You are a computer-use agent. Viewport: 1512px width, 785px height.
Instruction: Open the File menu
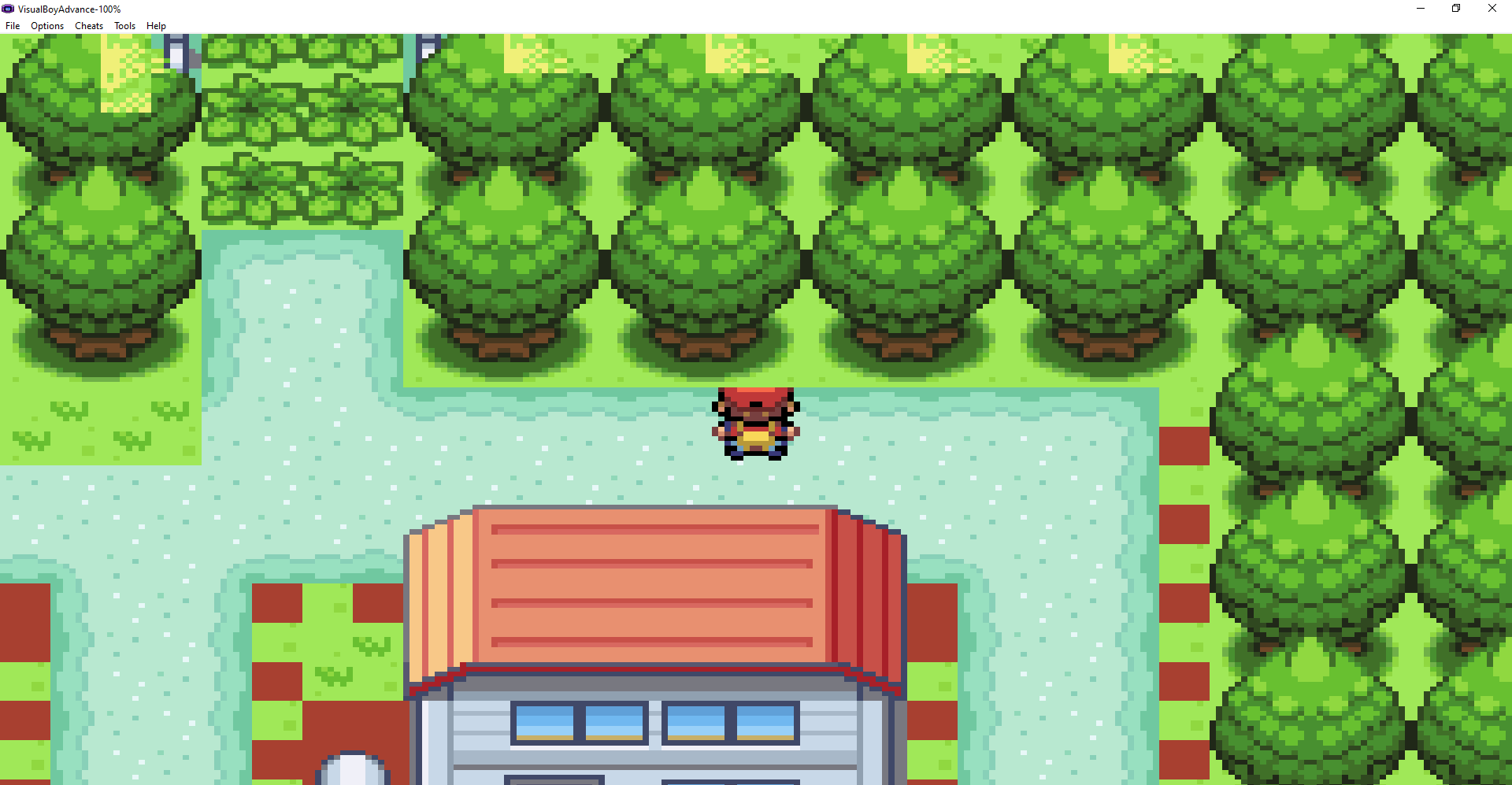point(13,25)
